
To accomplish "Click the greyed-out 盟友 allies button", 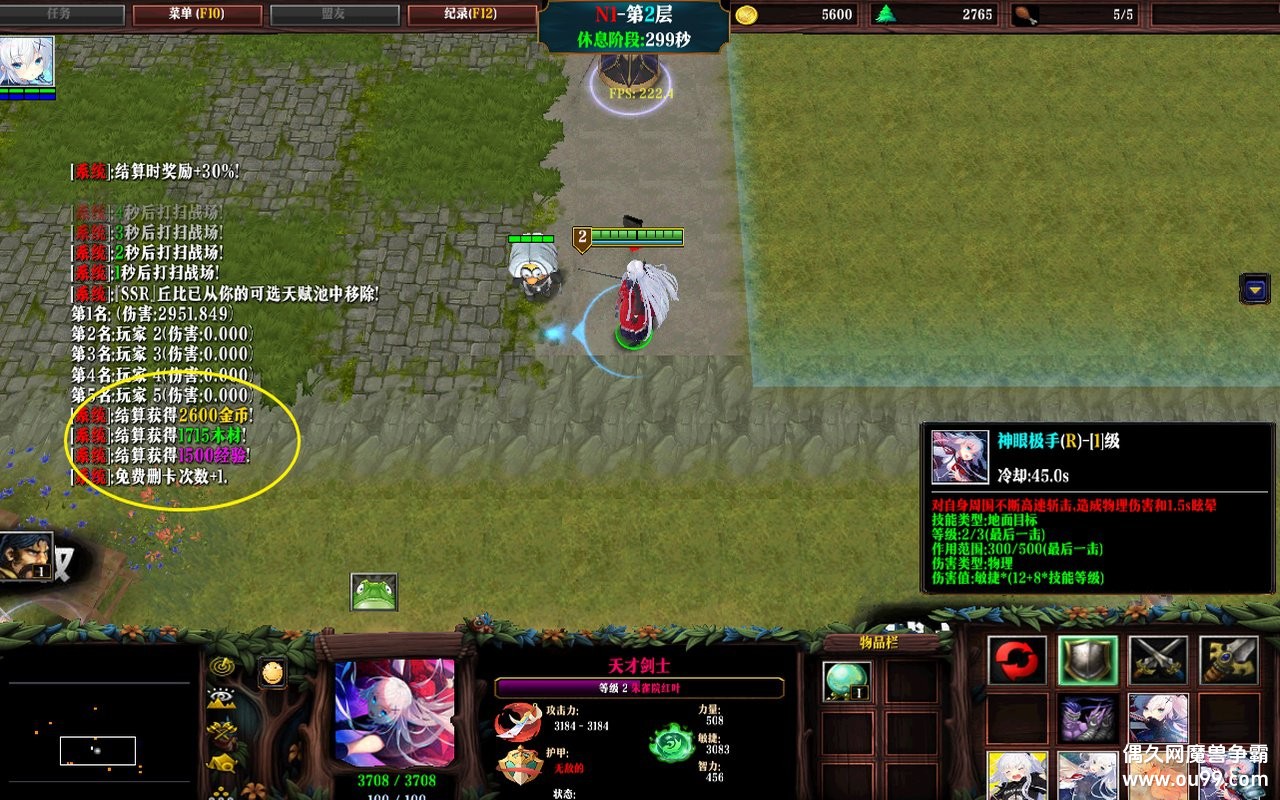I will click(335, 14).
